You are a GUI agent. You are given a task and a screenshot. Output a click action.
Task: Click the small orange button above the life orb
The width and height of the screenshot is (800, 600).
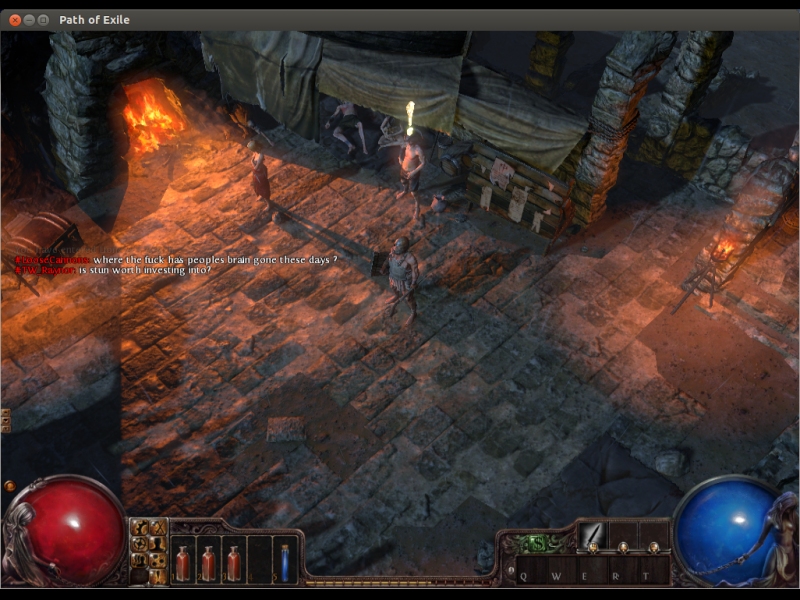point(10,486)
